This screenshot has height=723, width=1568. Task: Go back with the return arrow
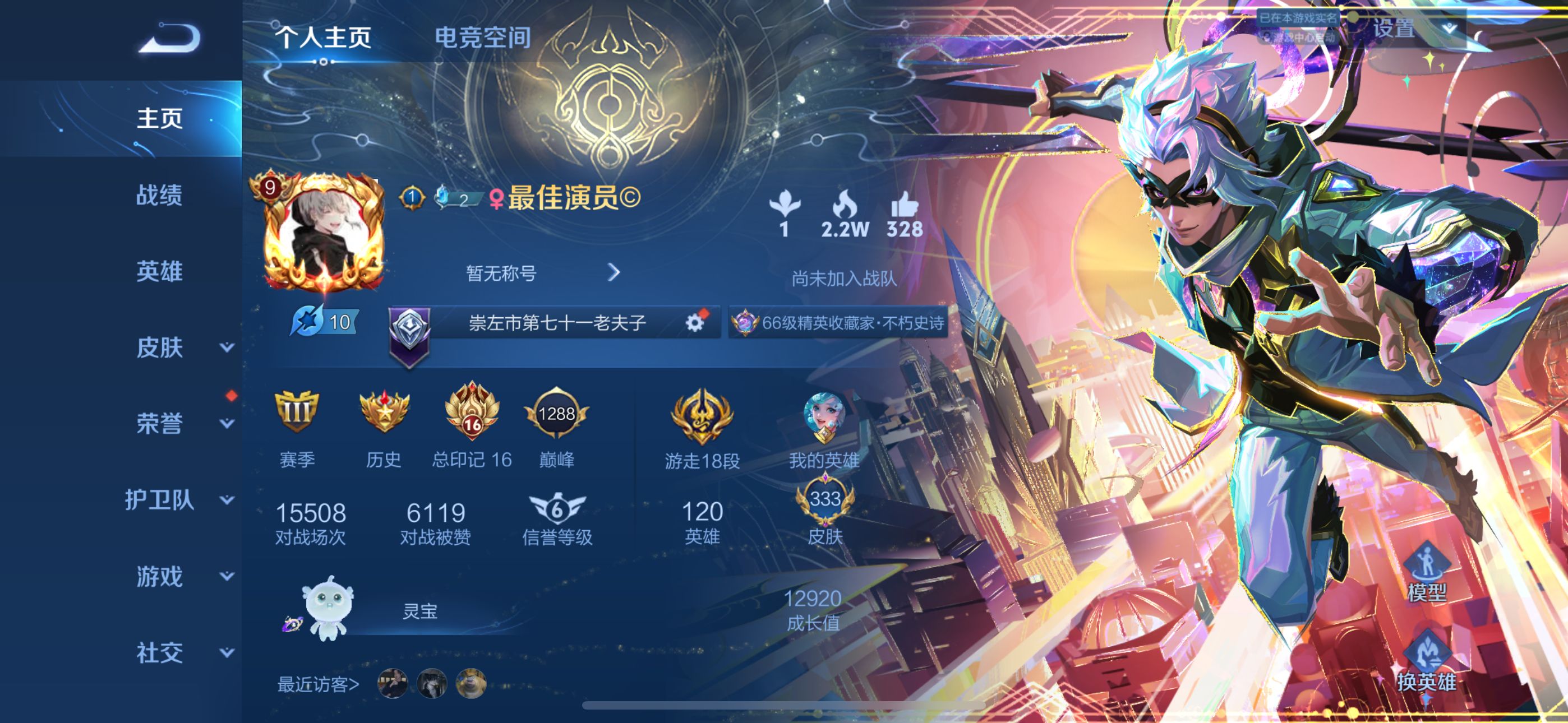tap(169, 38)
